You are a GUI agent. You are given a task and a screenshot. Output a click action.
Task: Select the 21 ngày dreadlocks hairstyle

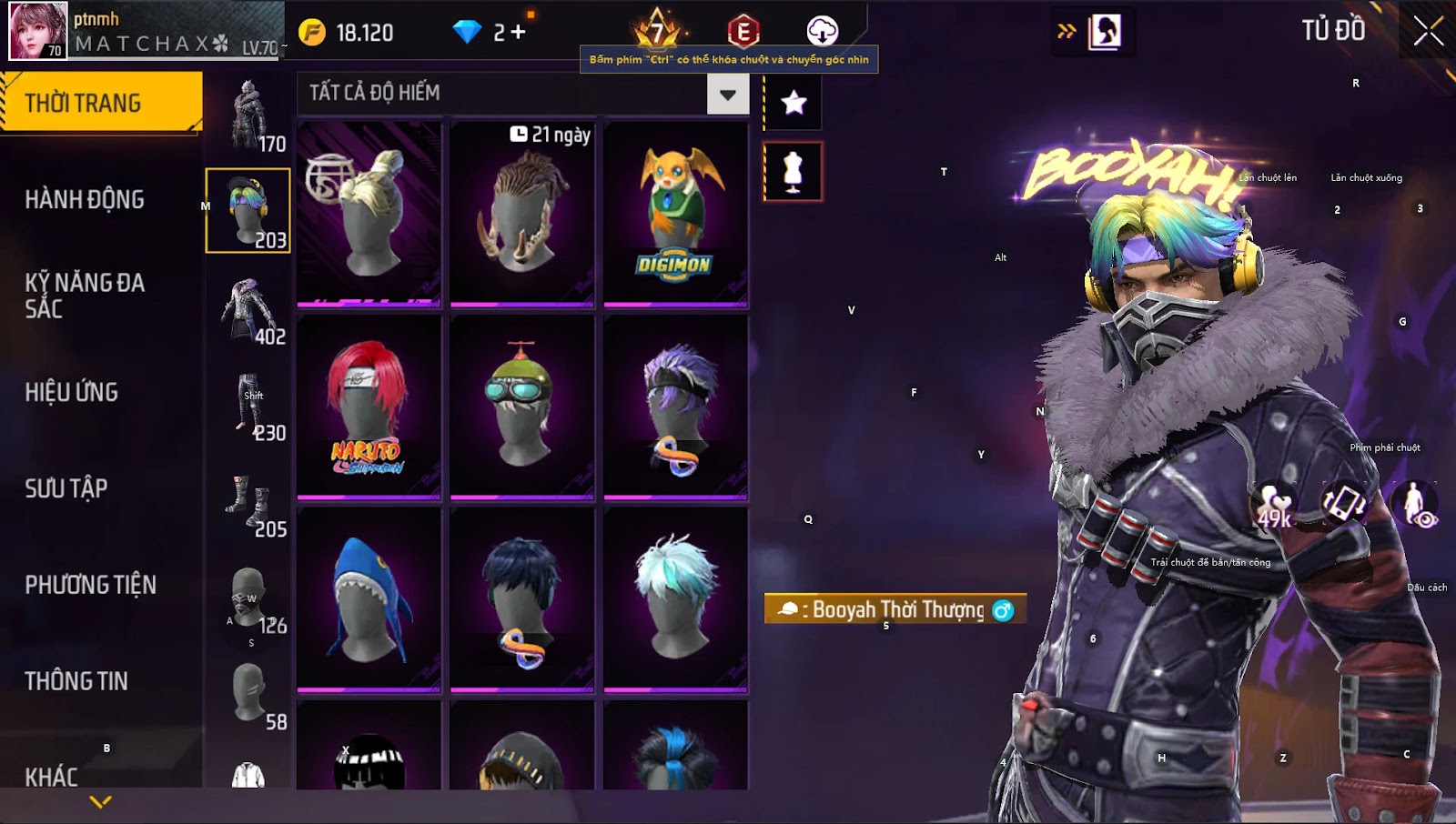pos(521,215)
